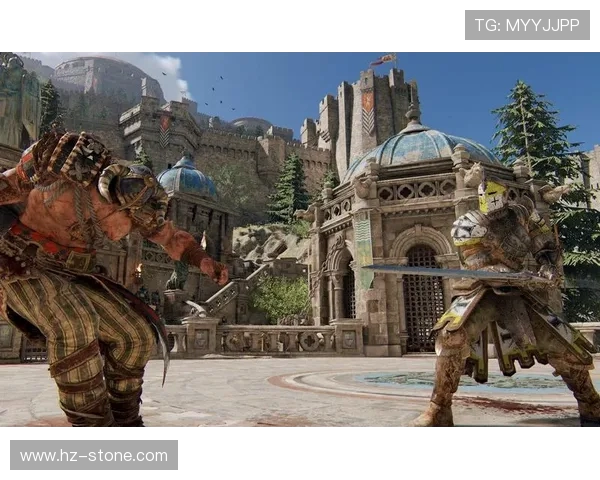Viewport: 600px width, 480px height.
Task: Open the www.hz-stone.com website link
Action: click(94, 455)
